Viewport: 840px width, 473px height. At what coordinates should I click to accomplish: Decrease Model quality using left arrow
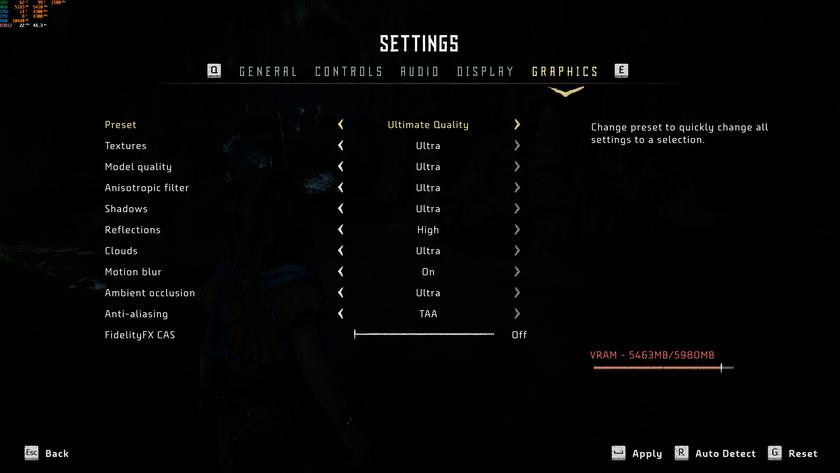(341, 167)
